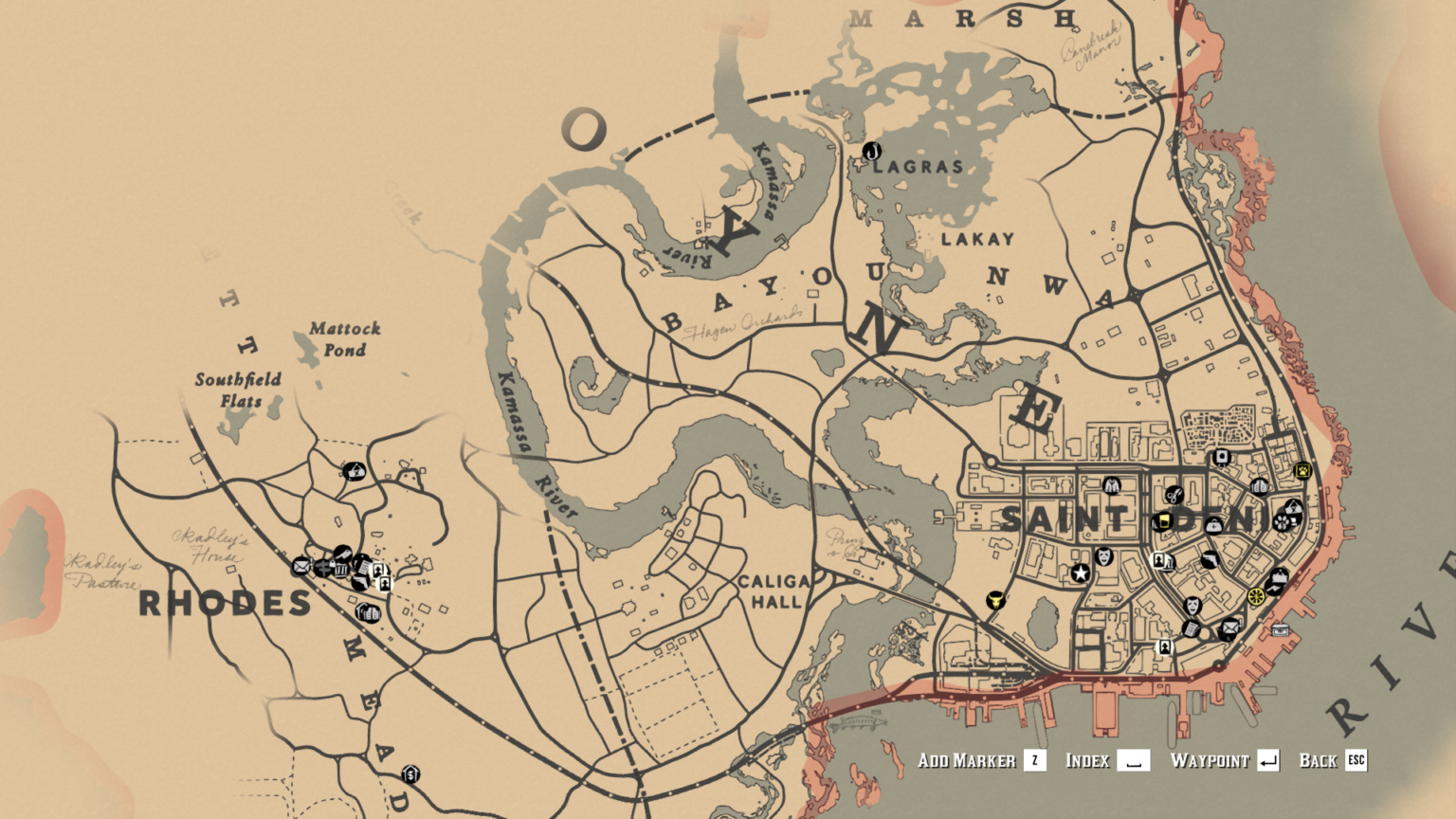This screenshot has width=1456, height=819.
Task: Select the tailor coat icon in Saint Denis
Action: pyautogui.click(x=1111, y=485)
